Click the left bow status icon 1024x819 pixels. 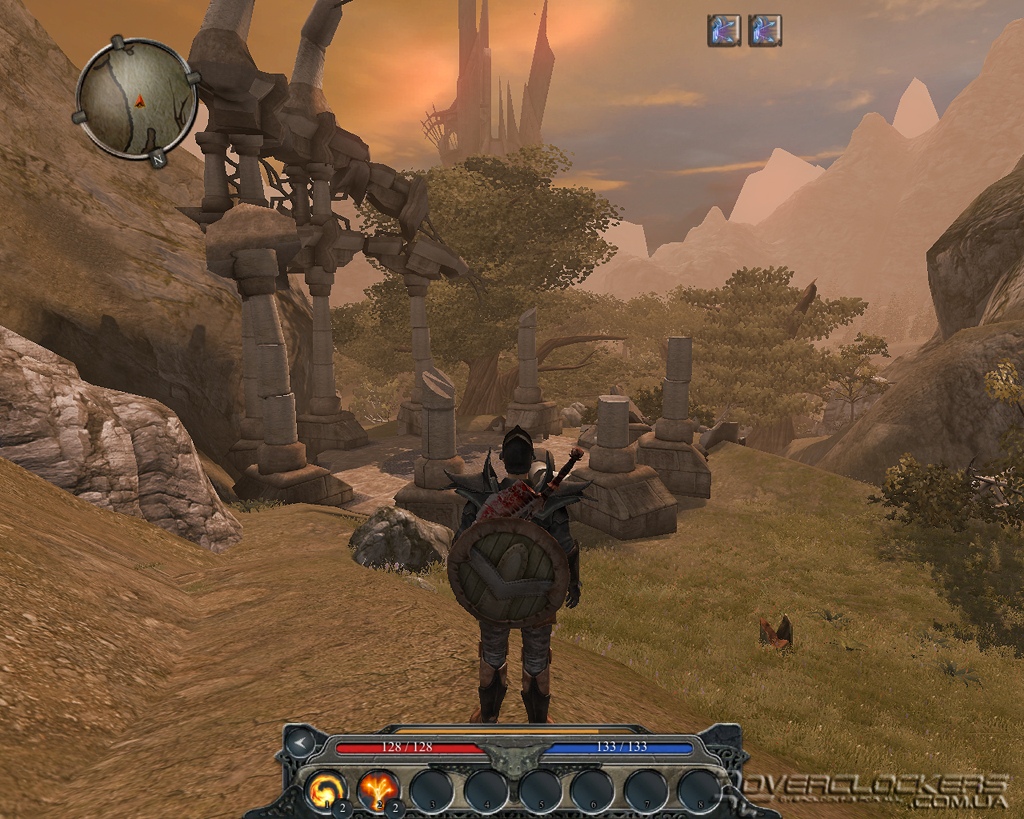point(723,30)
